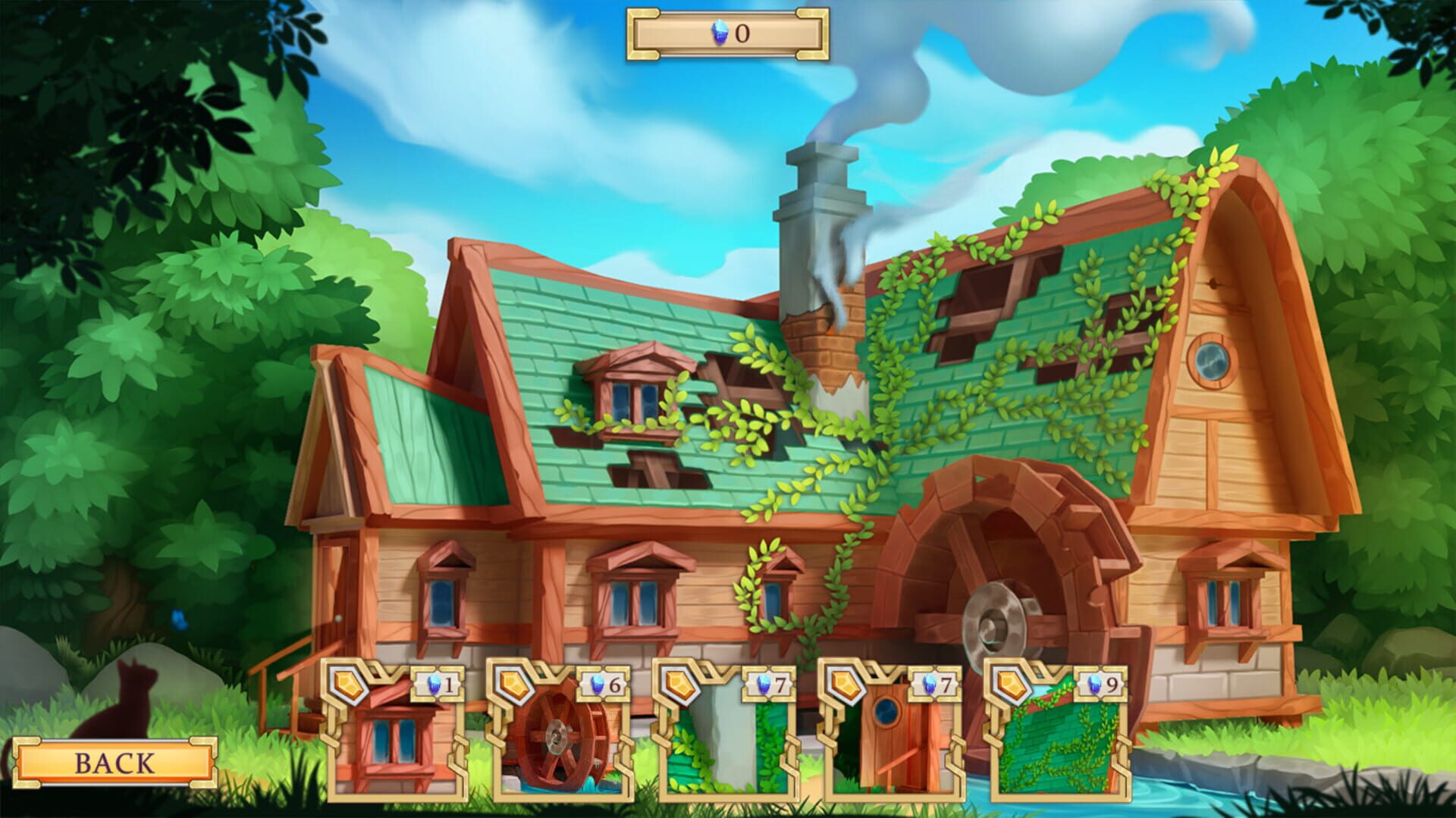Viewport: 1456px width, 818px height.
Task: Click the blue crystal icon in the top counter
Action: 718,33
